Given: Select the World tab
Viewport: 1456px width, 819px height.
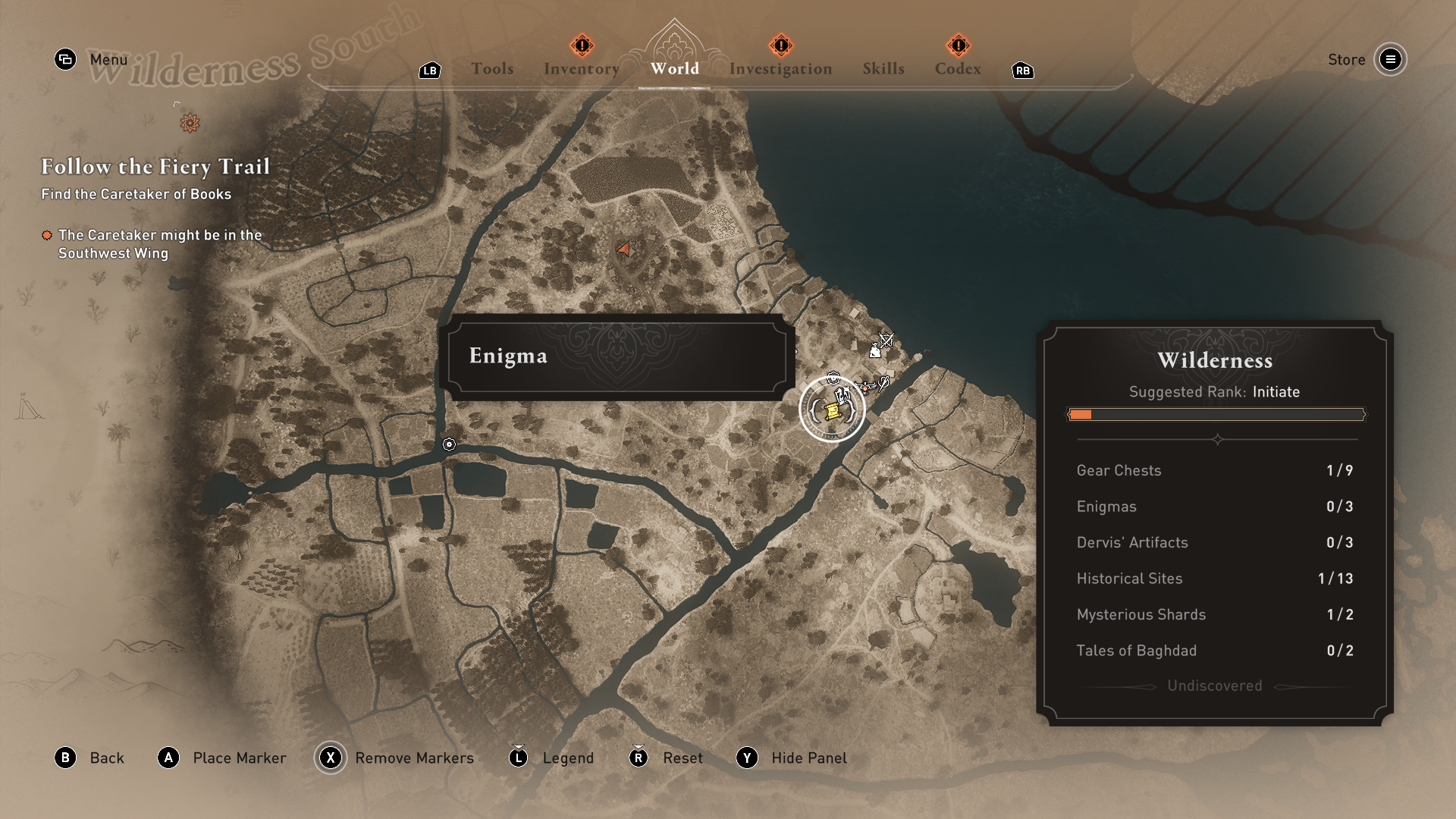Looking at the screenshot, I should (674, 68).
